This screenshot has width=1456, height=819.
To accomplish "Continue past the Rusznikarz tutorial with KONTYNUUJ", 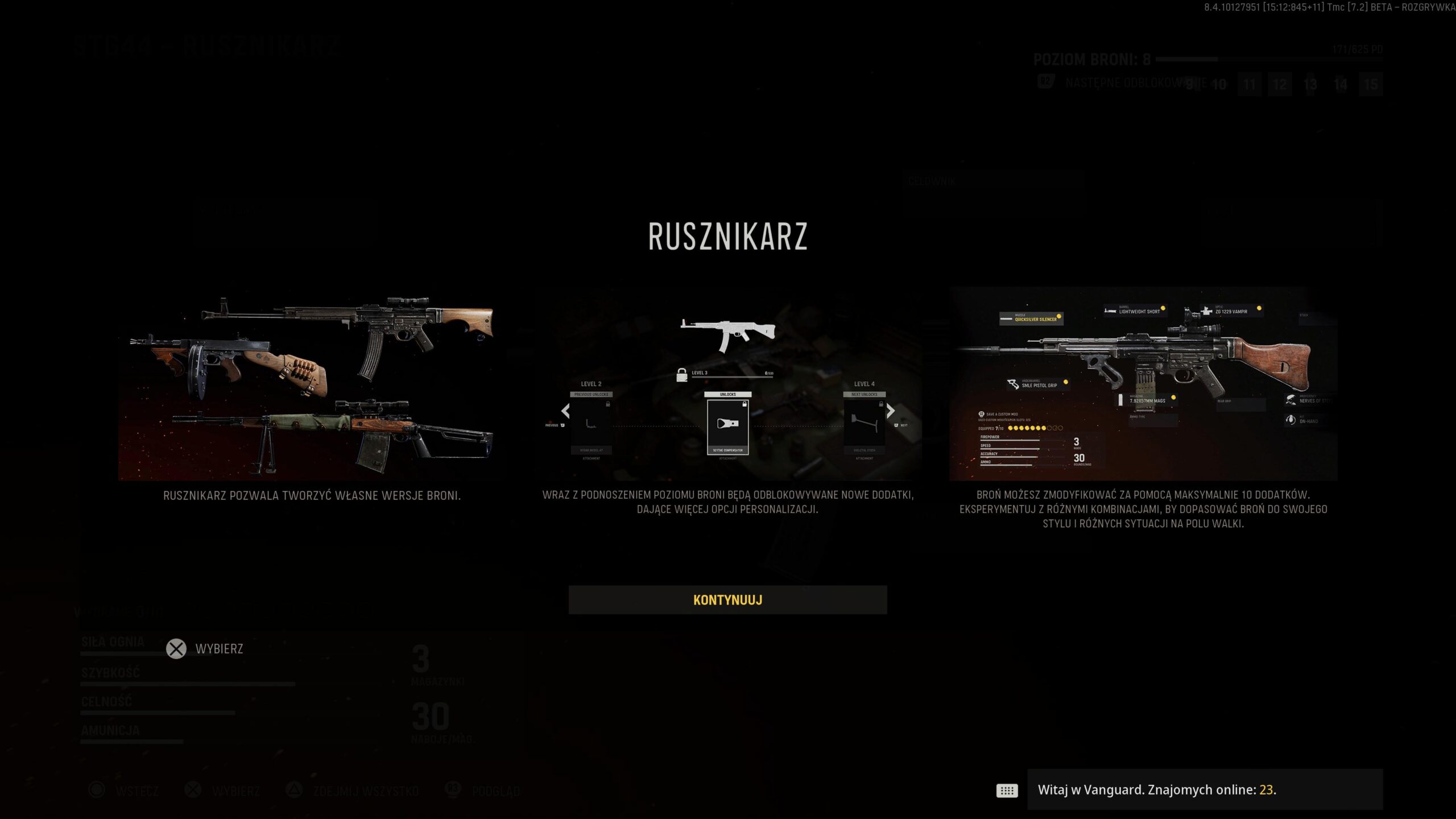I will click(727, 600).
